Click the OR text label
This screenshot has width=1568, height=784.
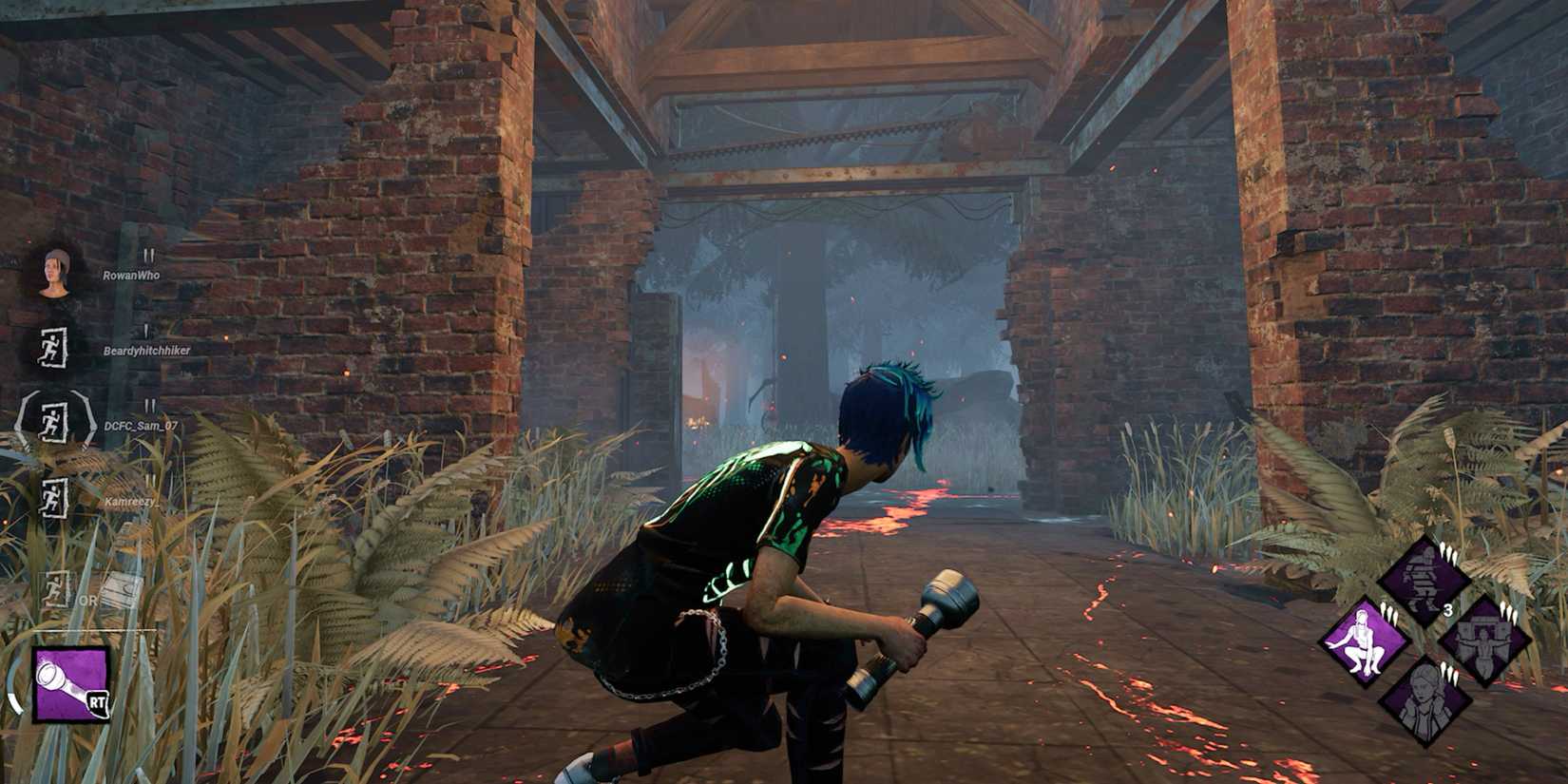86,600
